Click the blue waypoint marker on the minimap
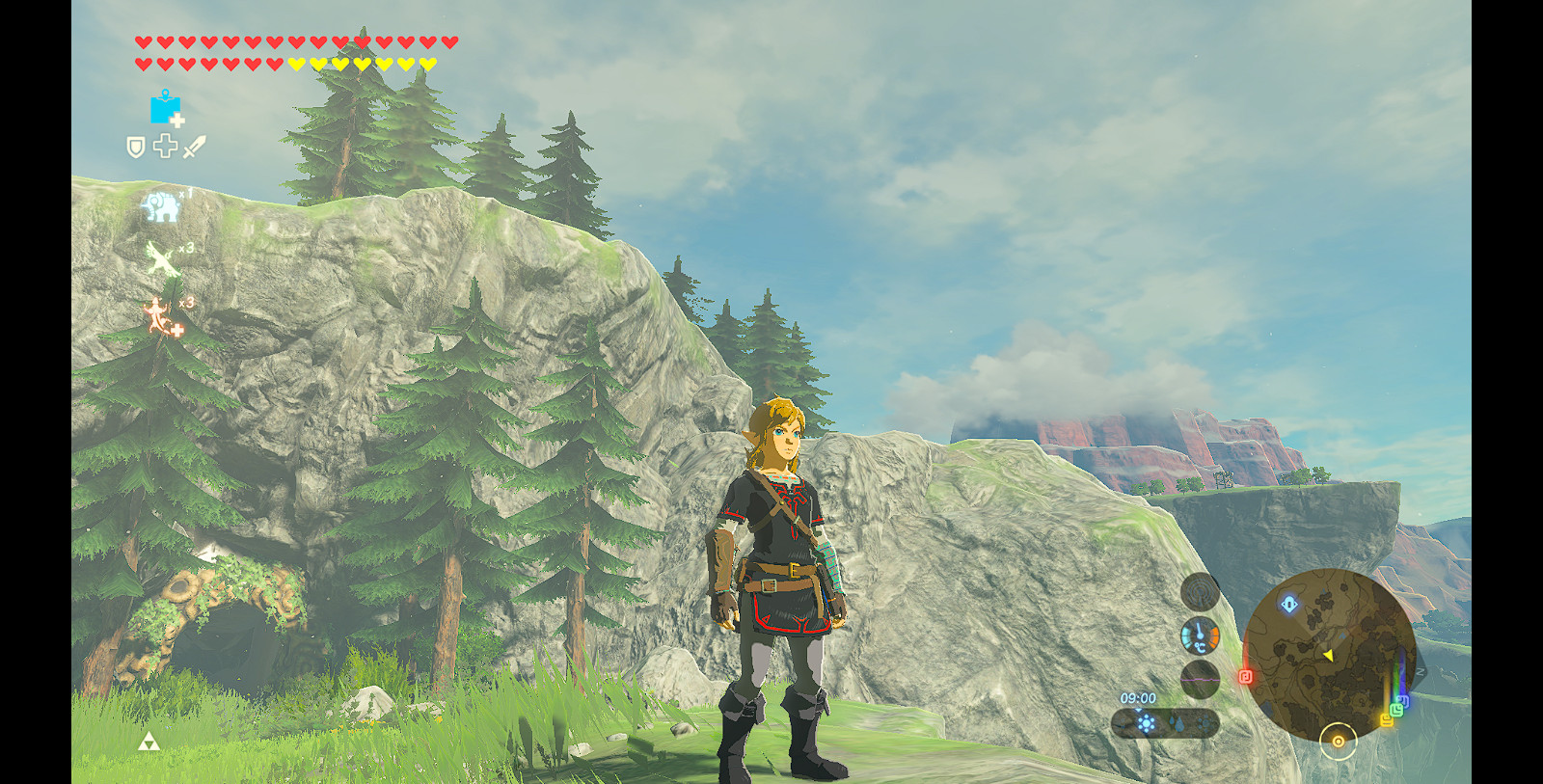Screen dimensions: 1543x784 pyautogui.click(x=1404, y=700)
